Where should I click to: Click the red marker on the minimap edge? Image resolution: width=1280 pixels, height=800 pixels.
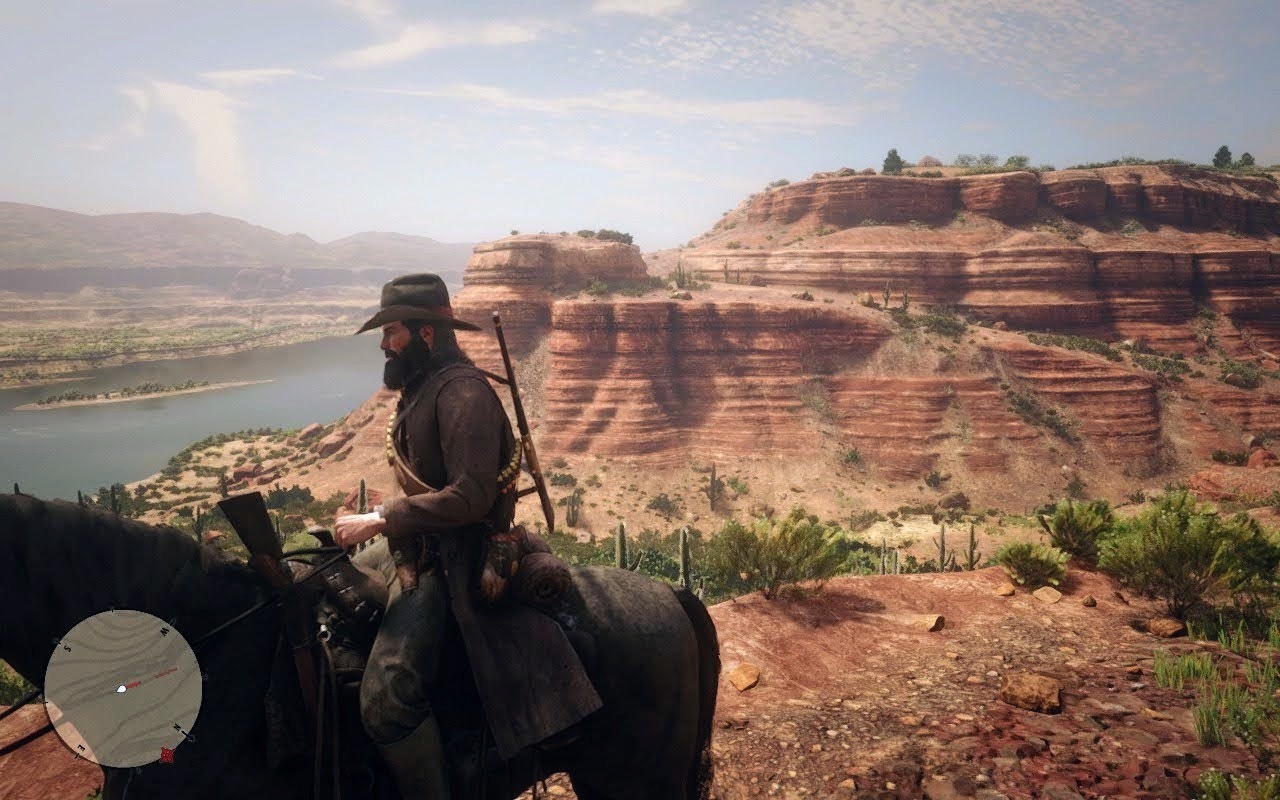pos(167,754)
